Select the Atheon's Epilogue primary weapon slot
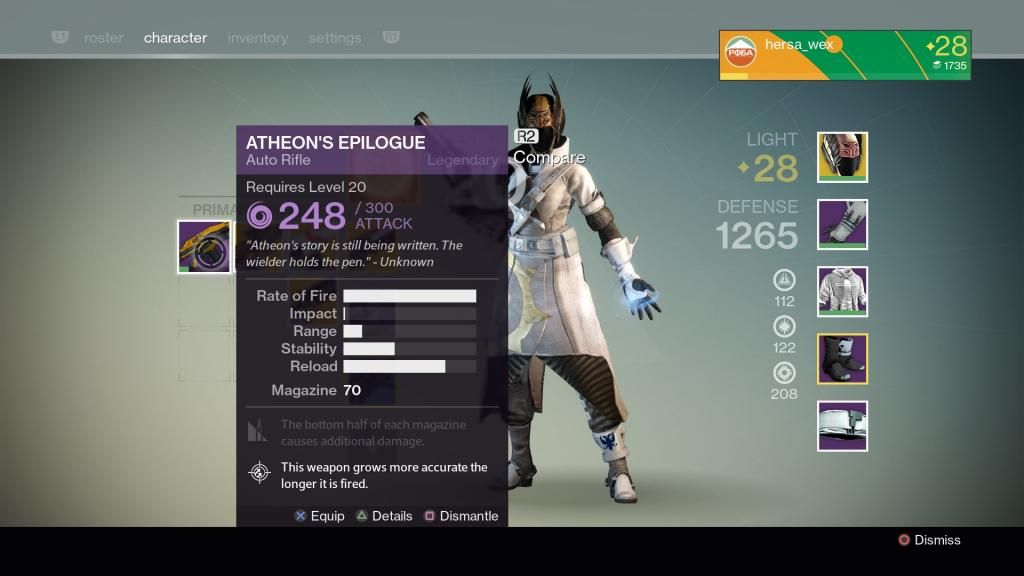This screenshot has height=576, width=1024. 204,247
